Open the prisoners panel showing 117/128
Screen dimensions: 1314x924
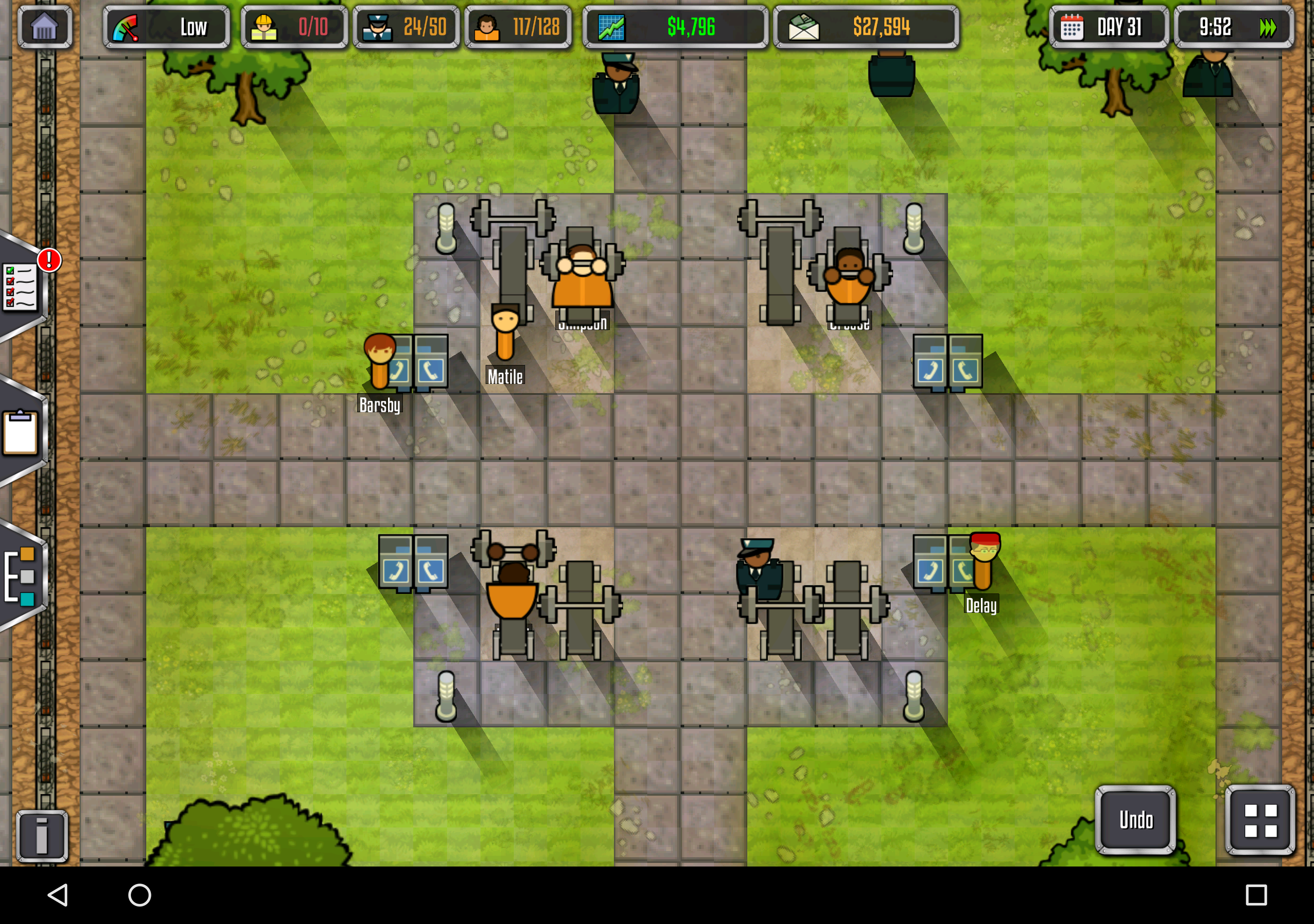point(517,27)
